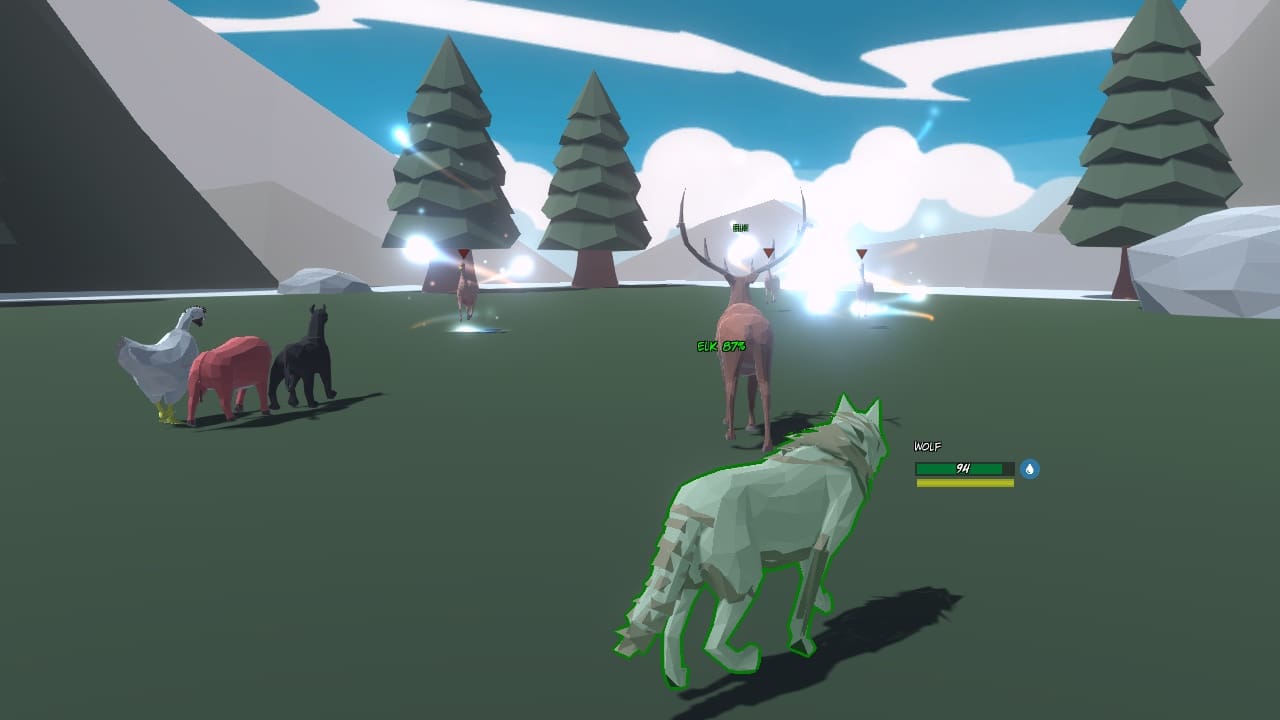This screenshot has height=720, width=1280.
Task: Click the yellow stamina bar
Action: [x=962, y=483]
